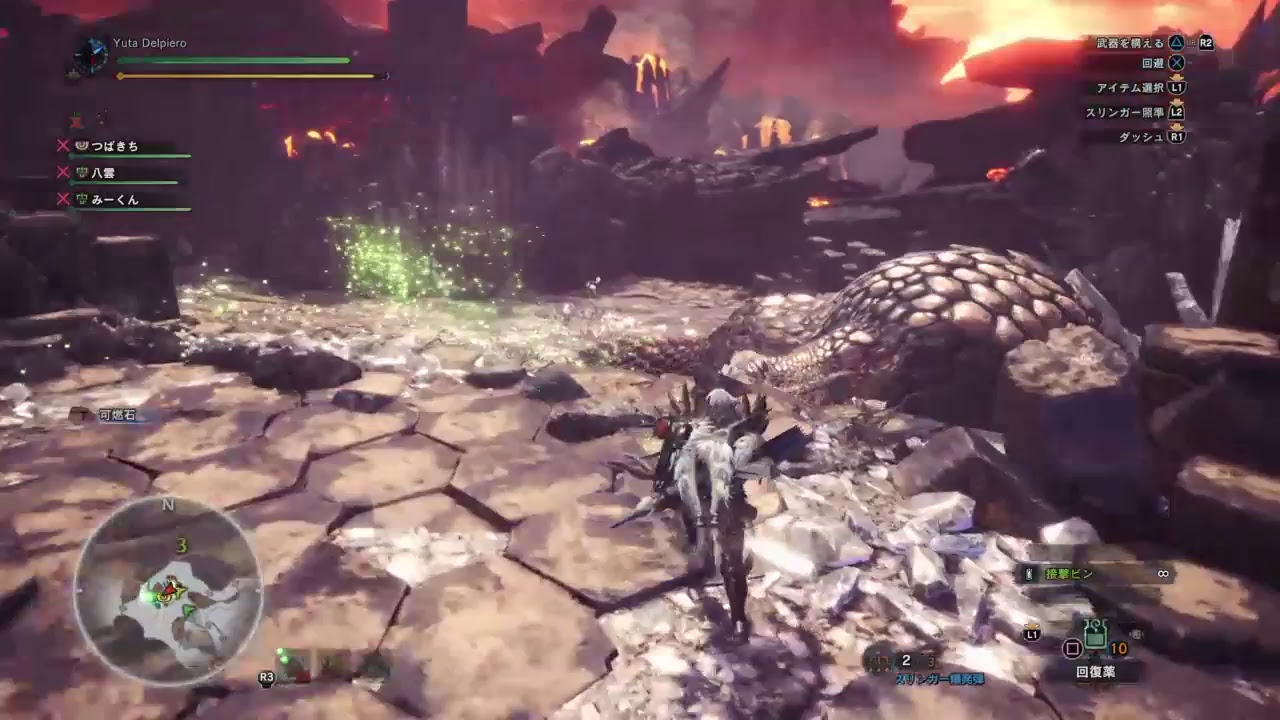Click the red X beside つばきち
The width and height of the screenshot is (1280, 720).
tap(62, 146)
